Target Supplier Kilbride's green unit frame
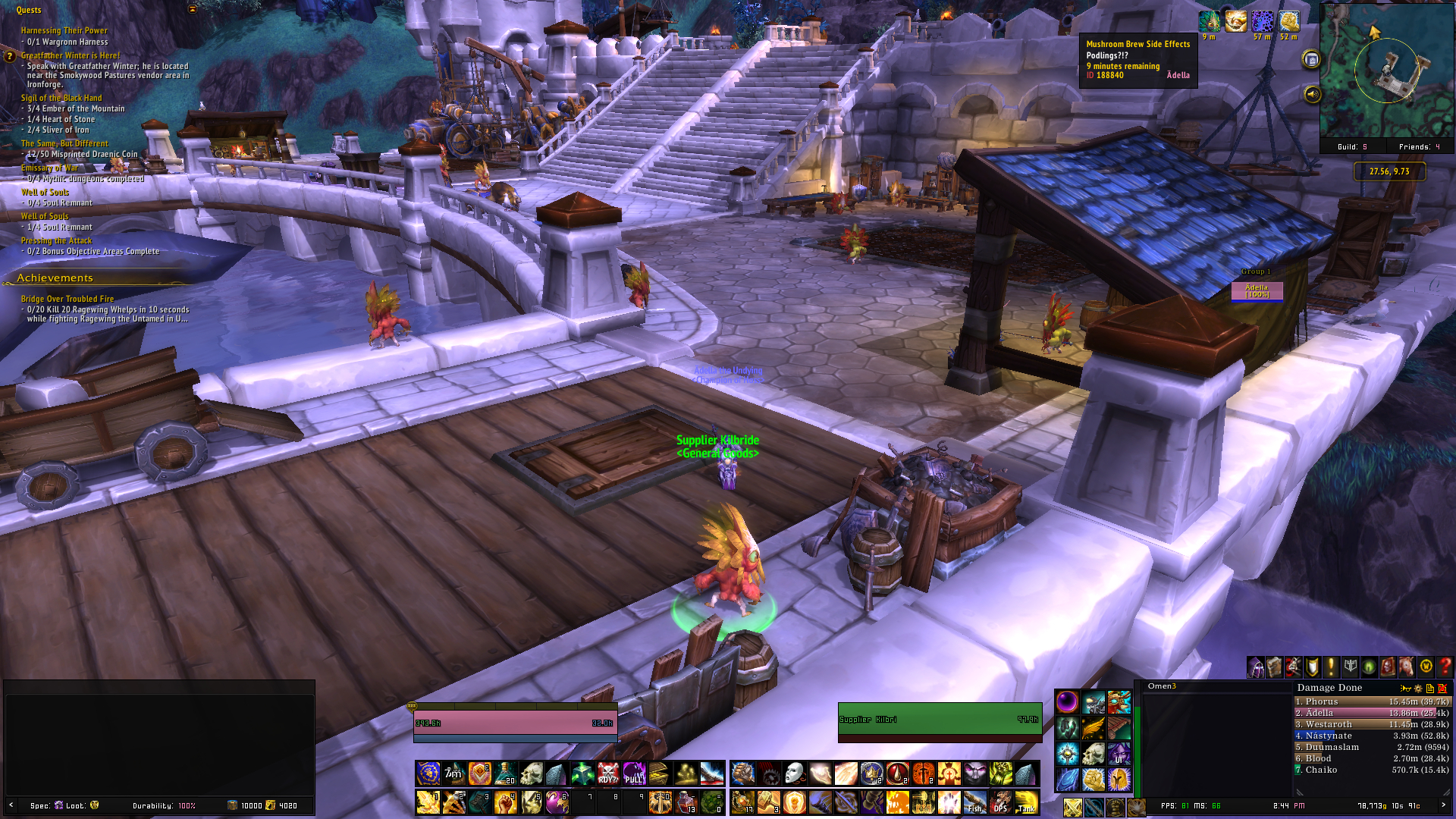This screenshot has height=819, width=1456. point(939,720)
